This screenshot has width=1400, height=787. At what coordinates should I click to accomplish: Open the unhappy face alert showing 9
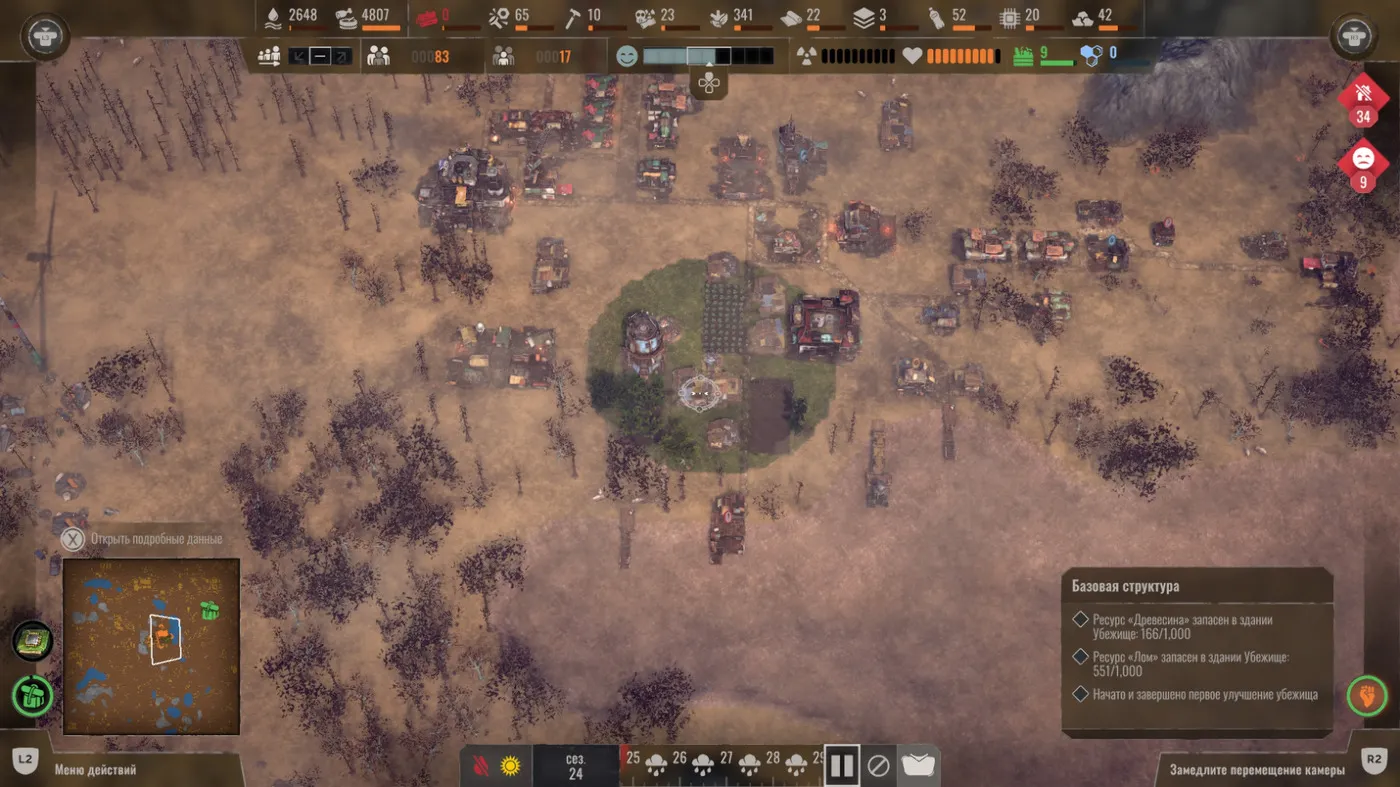(1362, 164)
